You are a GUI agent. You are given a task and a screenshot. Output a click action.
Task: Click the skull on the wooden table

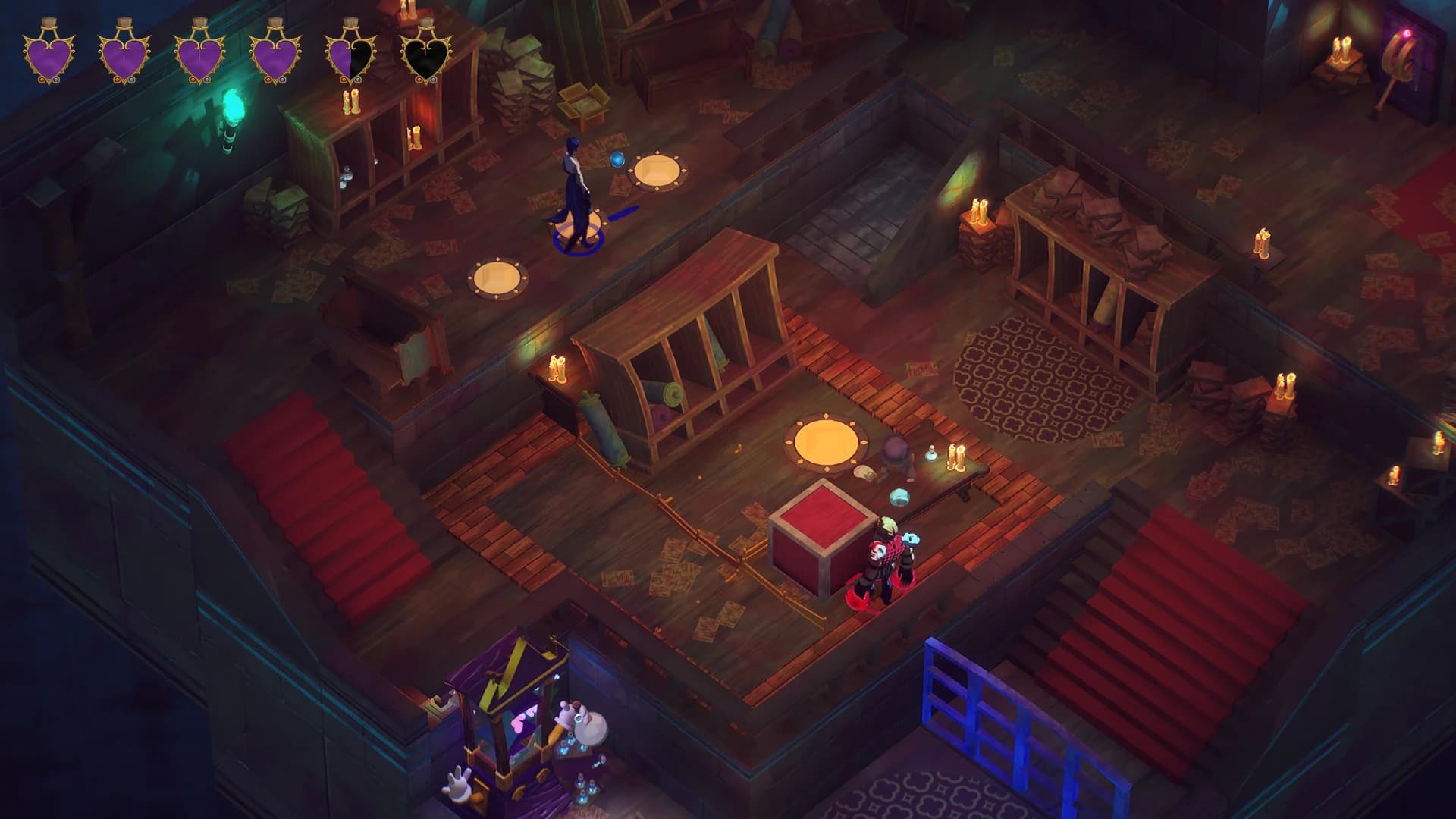click(x=864, y=473)
